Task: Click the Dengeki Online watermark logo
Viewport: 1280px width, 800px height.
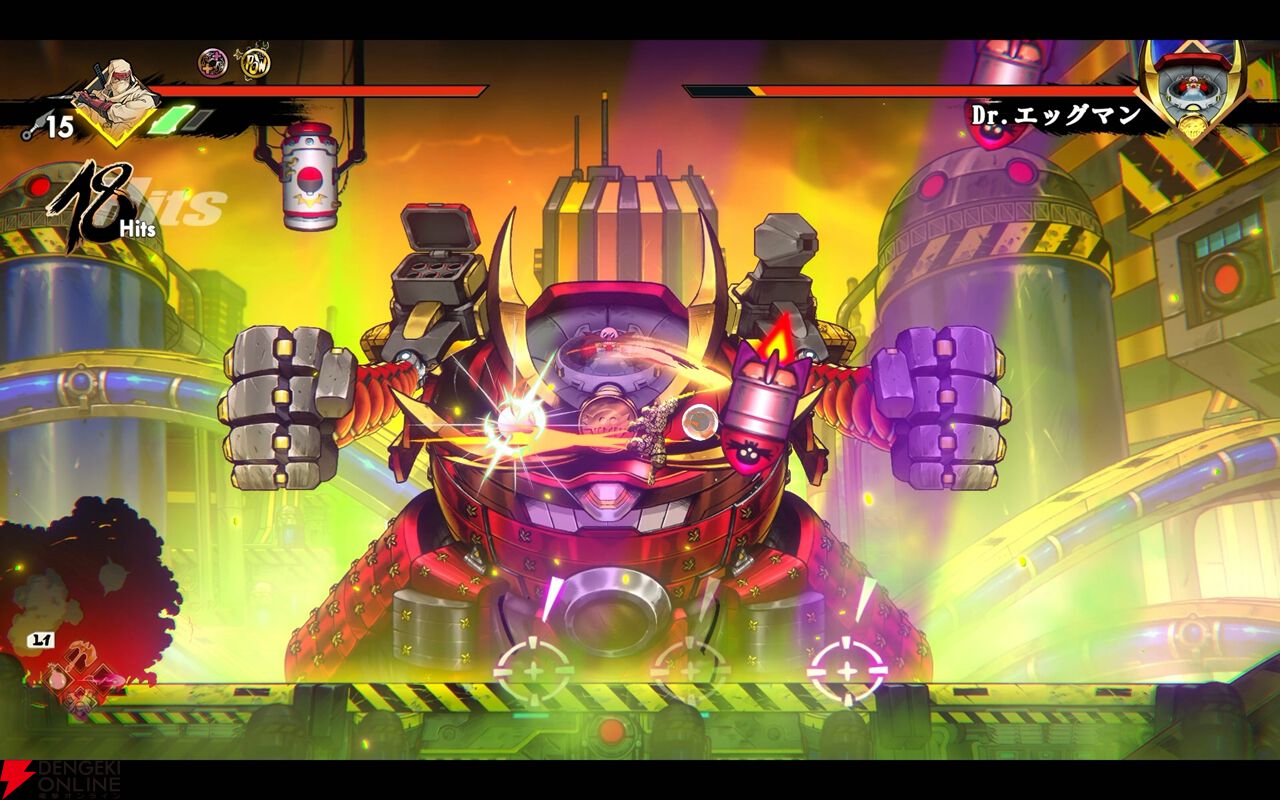Action: point(60,780)
